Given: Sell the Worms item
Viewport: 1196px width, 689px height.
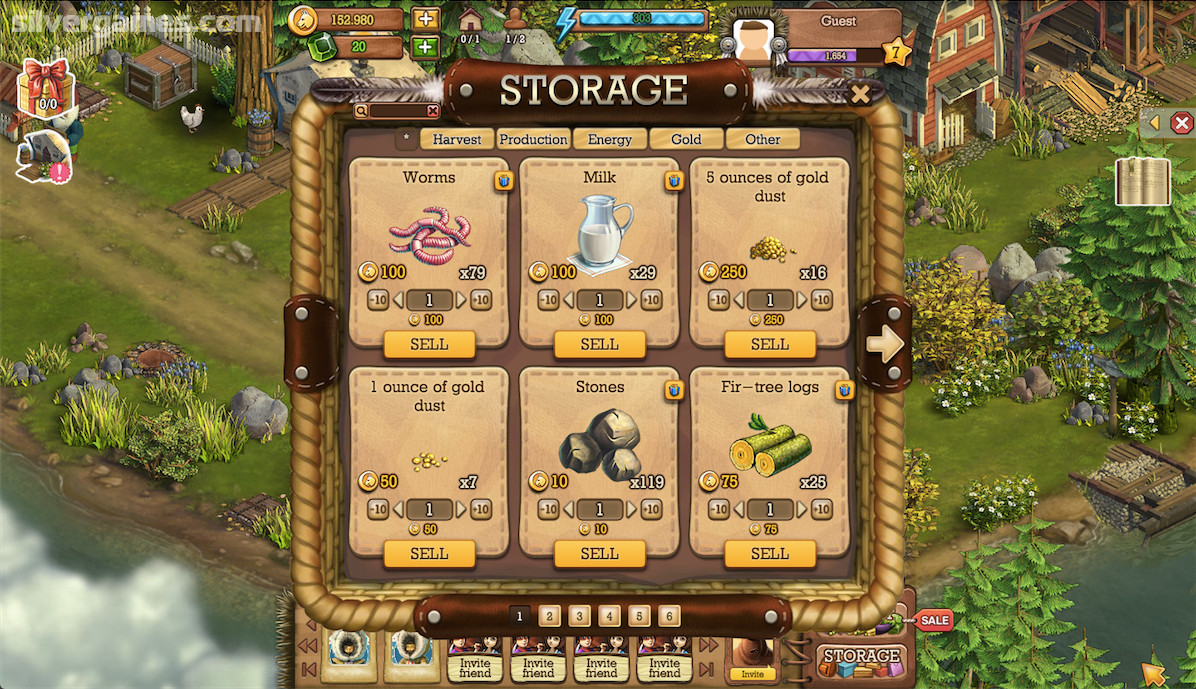Looking at the screenshot, I should click(429, 344).
